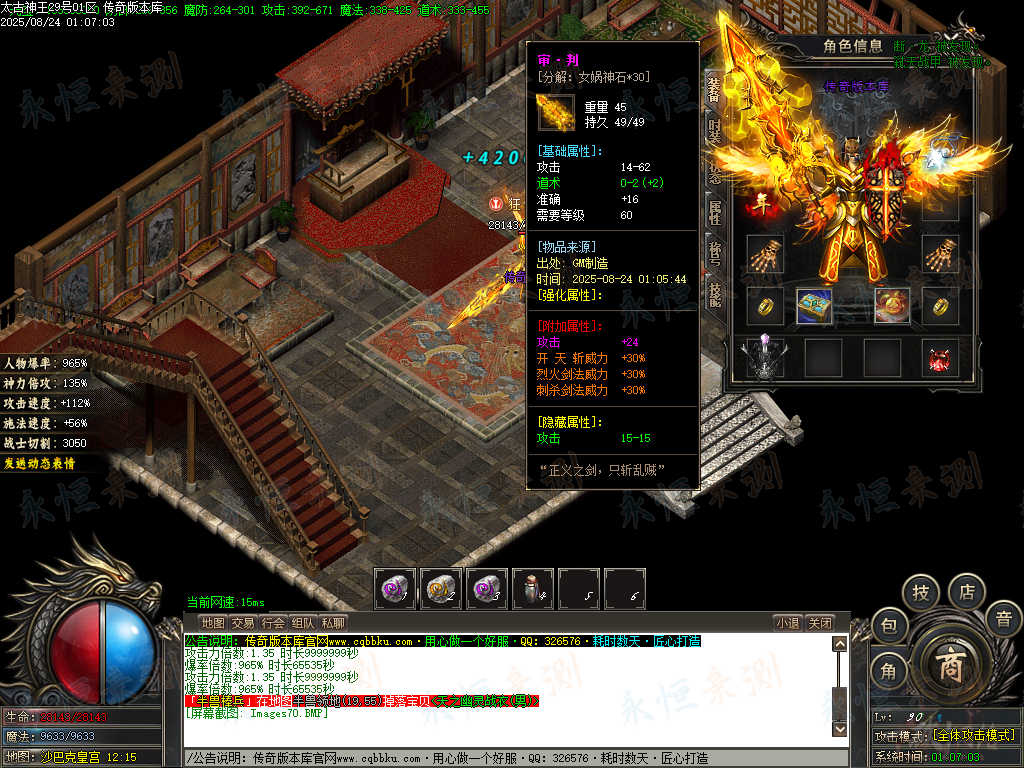Close the game with the 关闭 button

pos(819,623)
